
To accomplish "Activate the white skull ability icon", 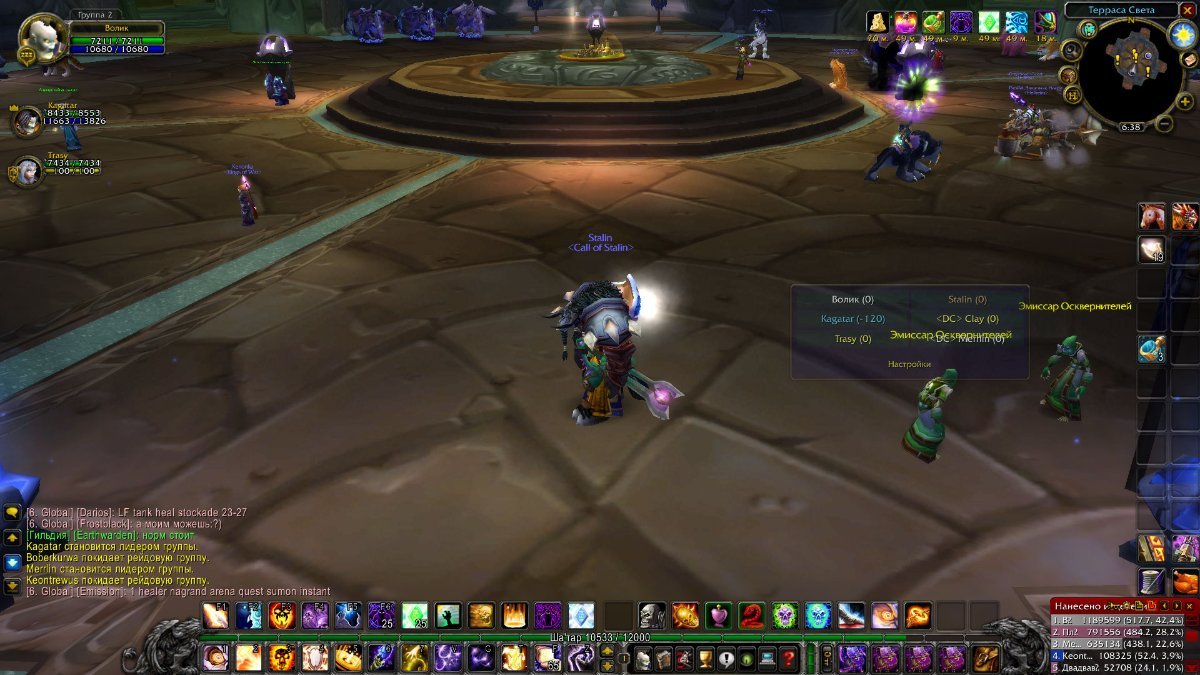I will [652, 615].
